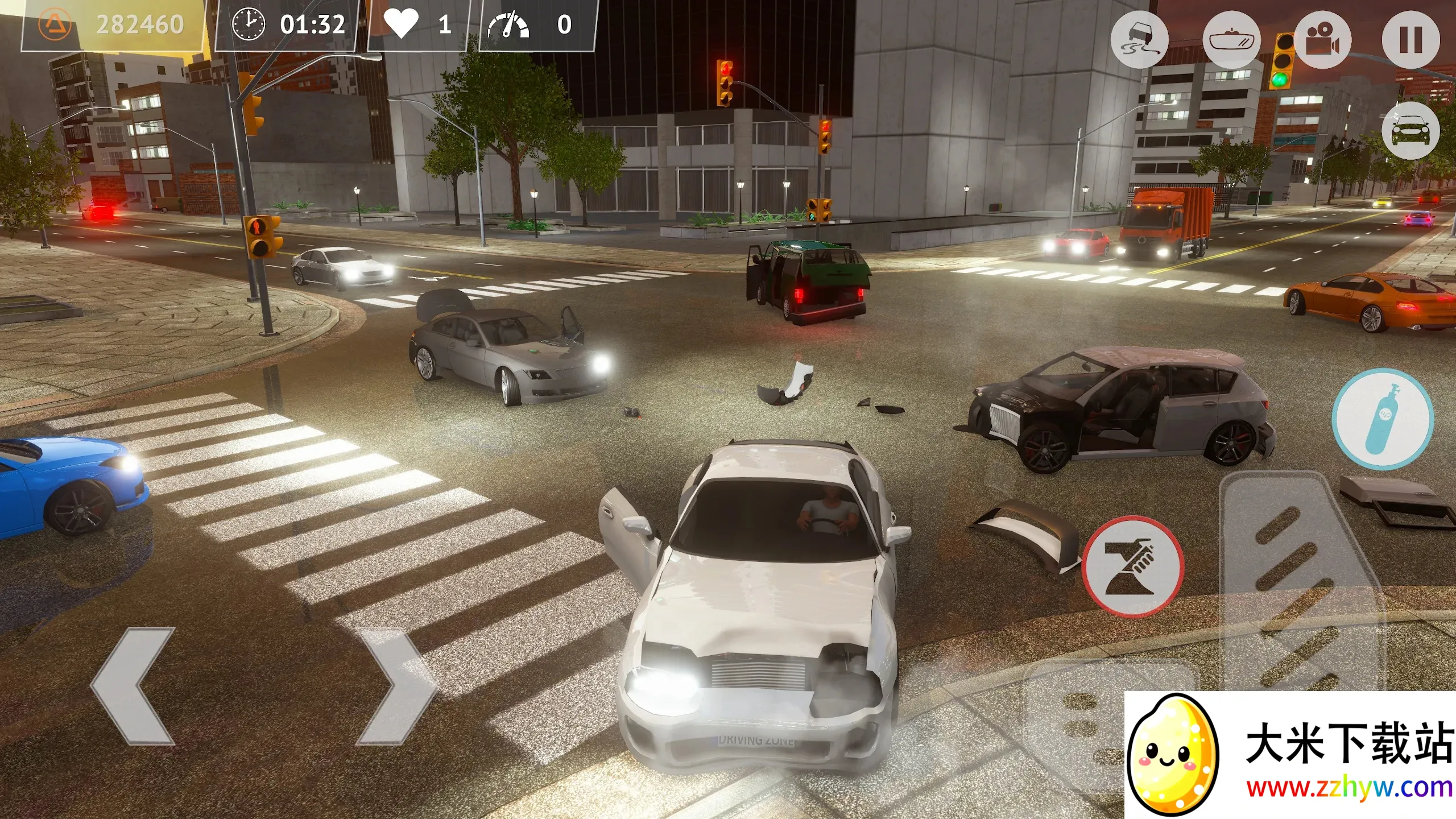Viewport: 1456px width, 819px height.
Task: Switch the camera view
Action: pyautogui.click(x=1323, y=40)
